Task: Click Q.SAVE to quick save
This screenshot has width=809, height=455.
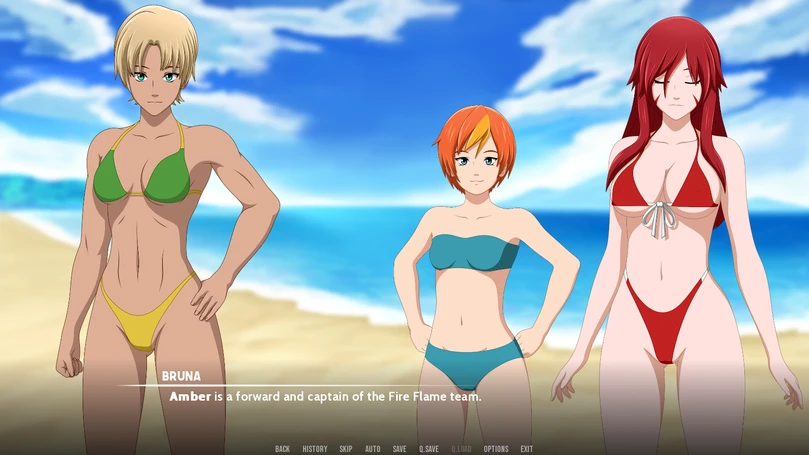Action: (430, 449)
